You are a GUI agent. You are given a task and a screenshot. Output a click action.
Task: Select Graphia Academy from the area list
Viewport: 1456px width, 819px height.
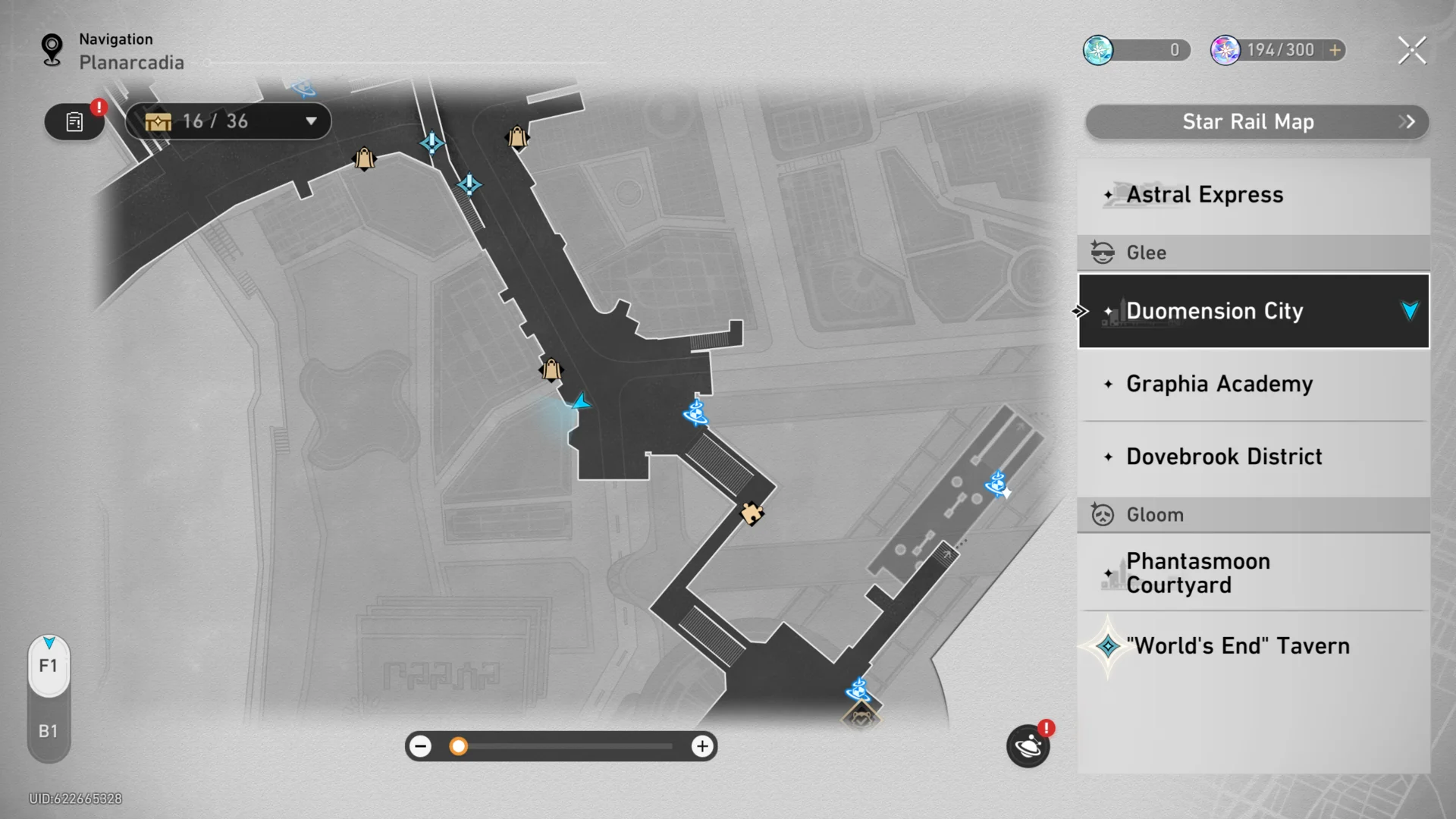coord(1219,384)
